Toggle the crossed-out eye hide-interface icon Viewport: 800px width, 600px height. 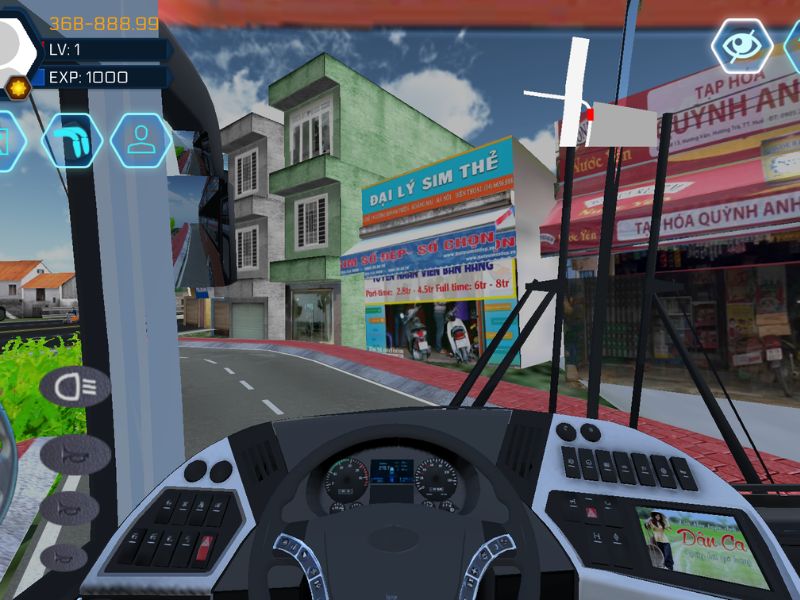point(741,45)
